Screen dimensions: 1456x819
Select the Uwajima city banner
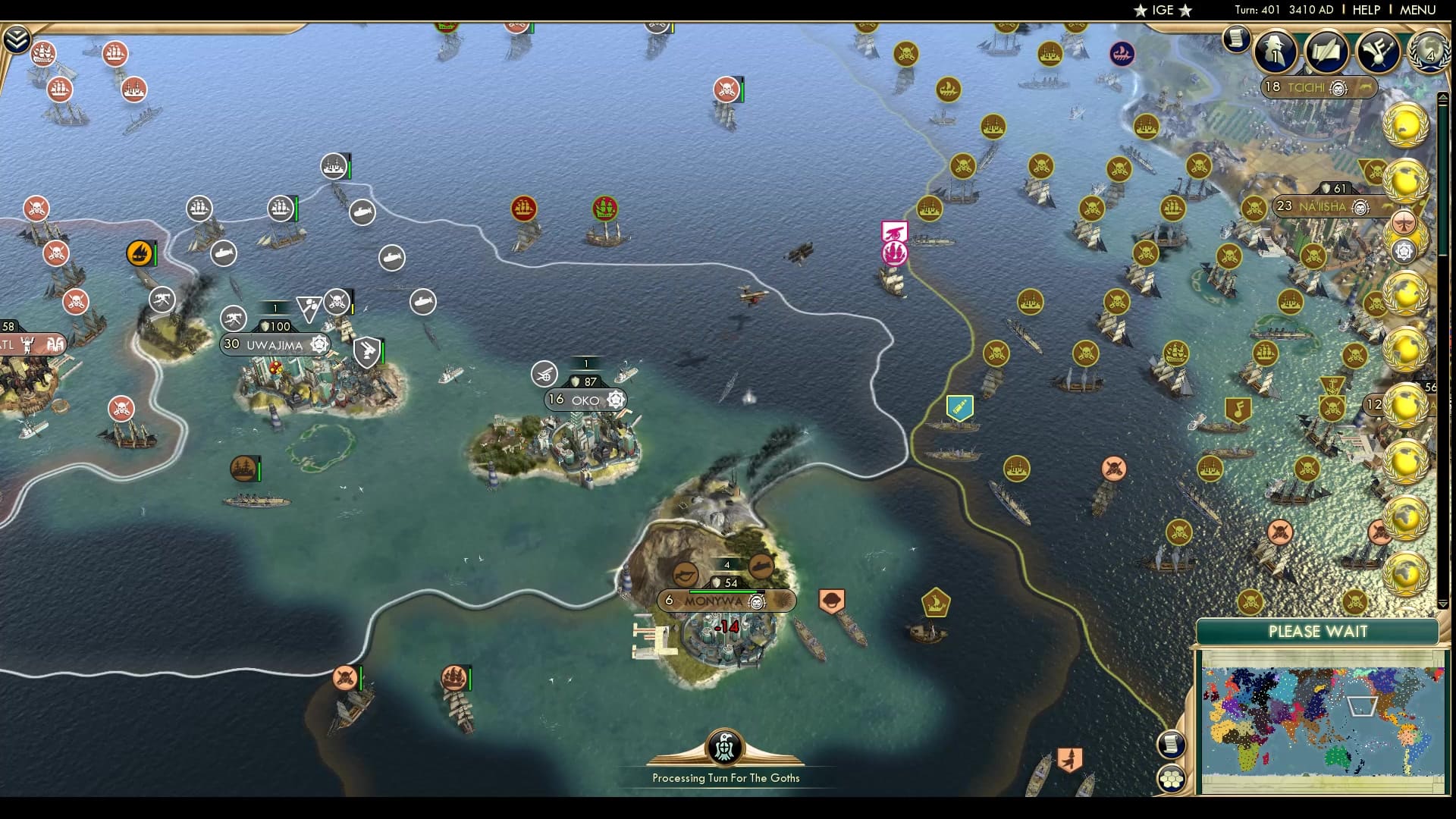pyautogui.click(x=275, y=345)
